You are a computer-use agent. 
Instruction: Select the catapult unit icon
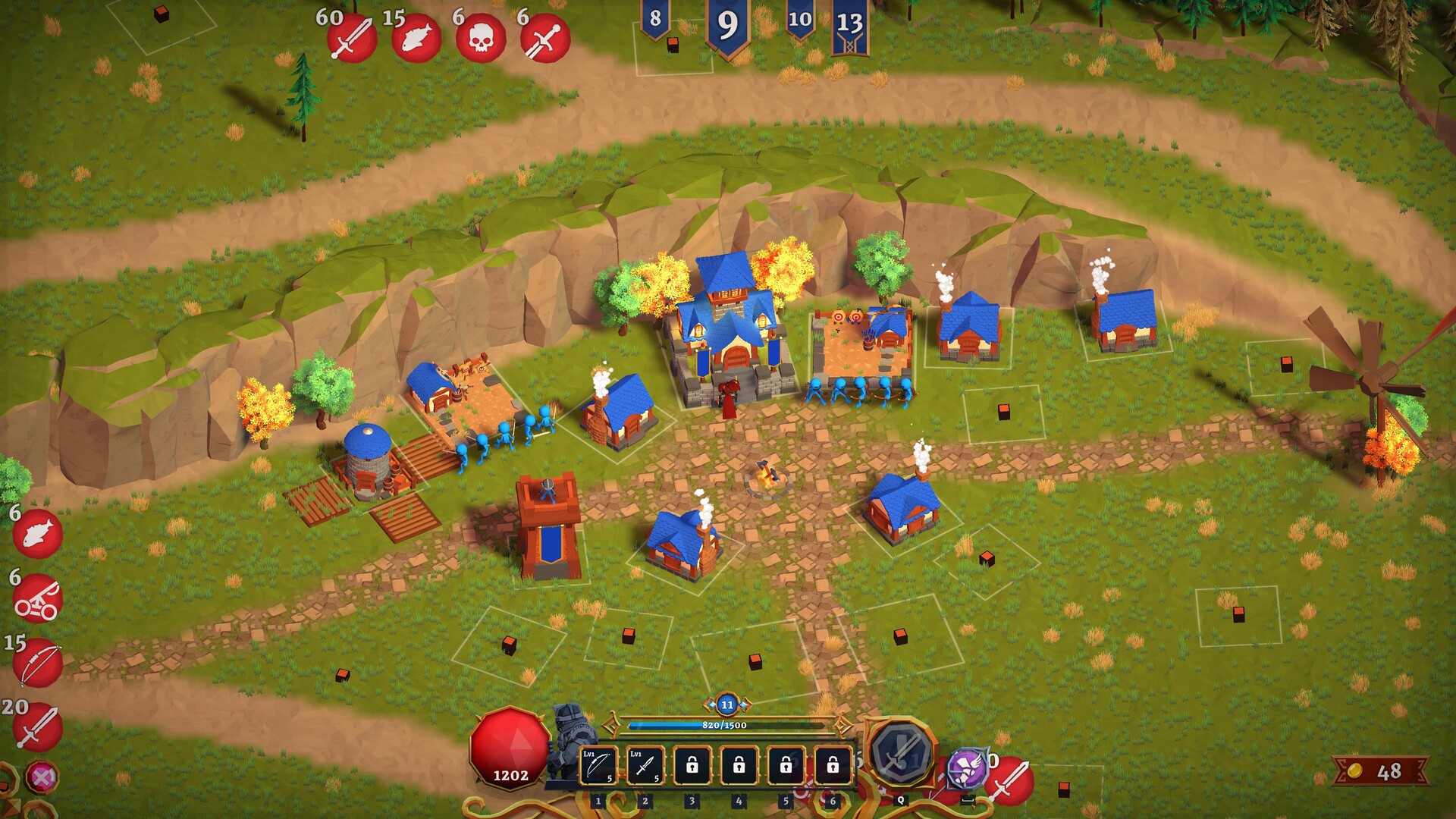tap(37, 598)
